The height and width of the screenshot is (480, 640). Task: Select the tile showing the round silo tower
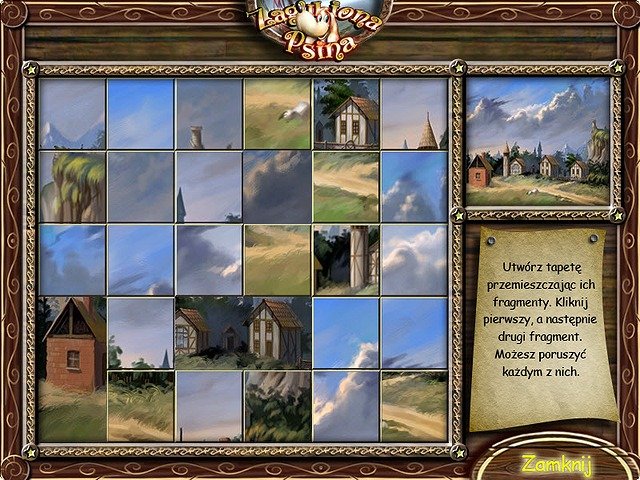click(x=345, y=257)
